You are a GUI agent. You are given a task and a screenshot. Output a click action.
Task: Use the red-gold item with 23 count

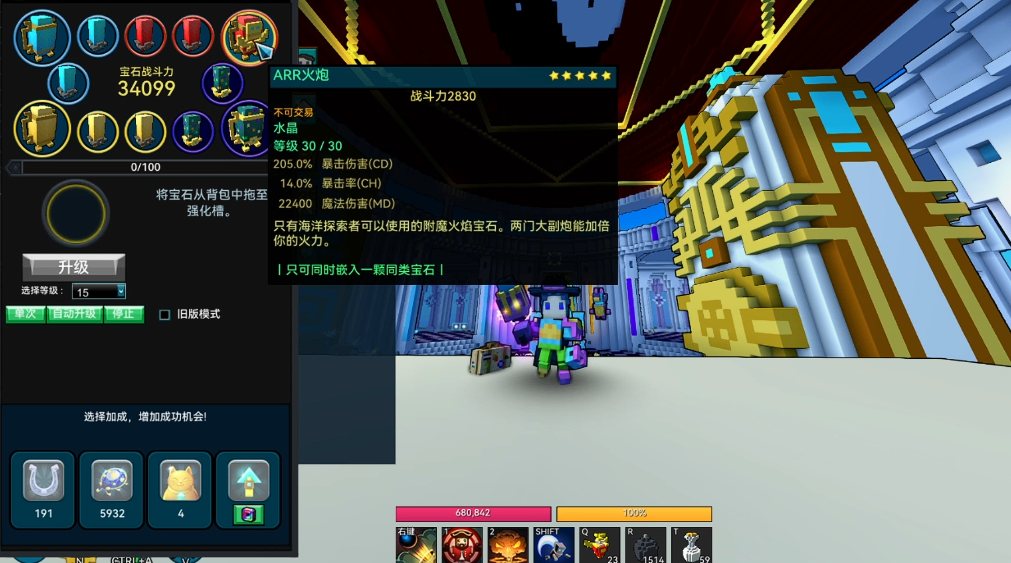pos(599,545)
